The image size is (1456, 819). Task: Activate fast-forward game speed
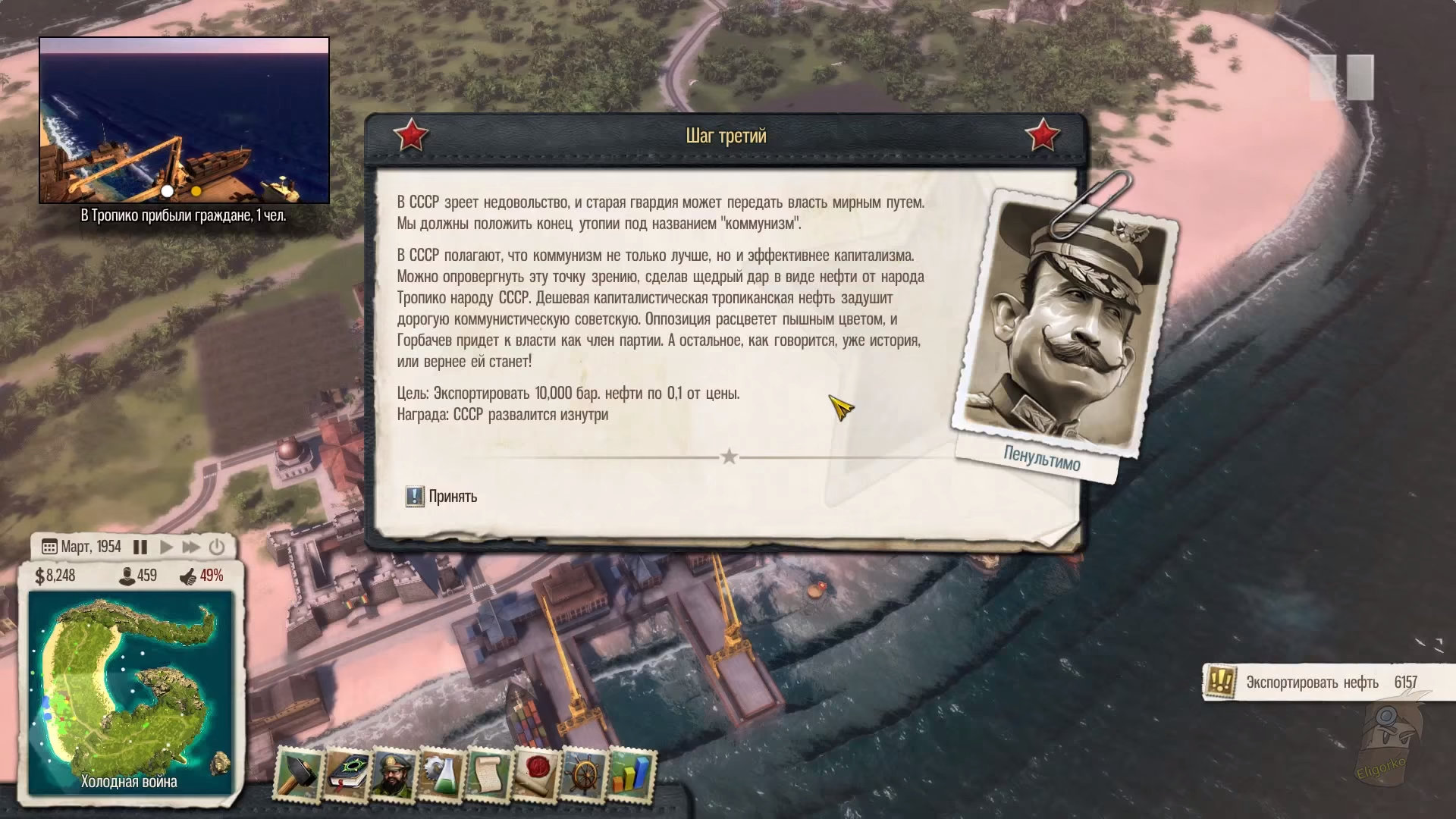coord(191,547)
